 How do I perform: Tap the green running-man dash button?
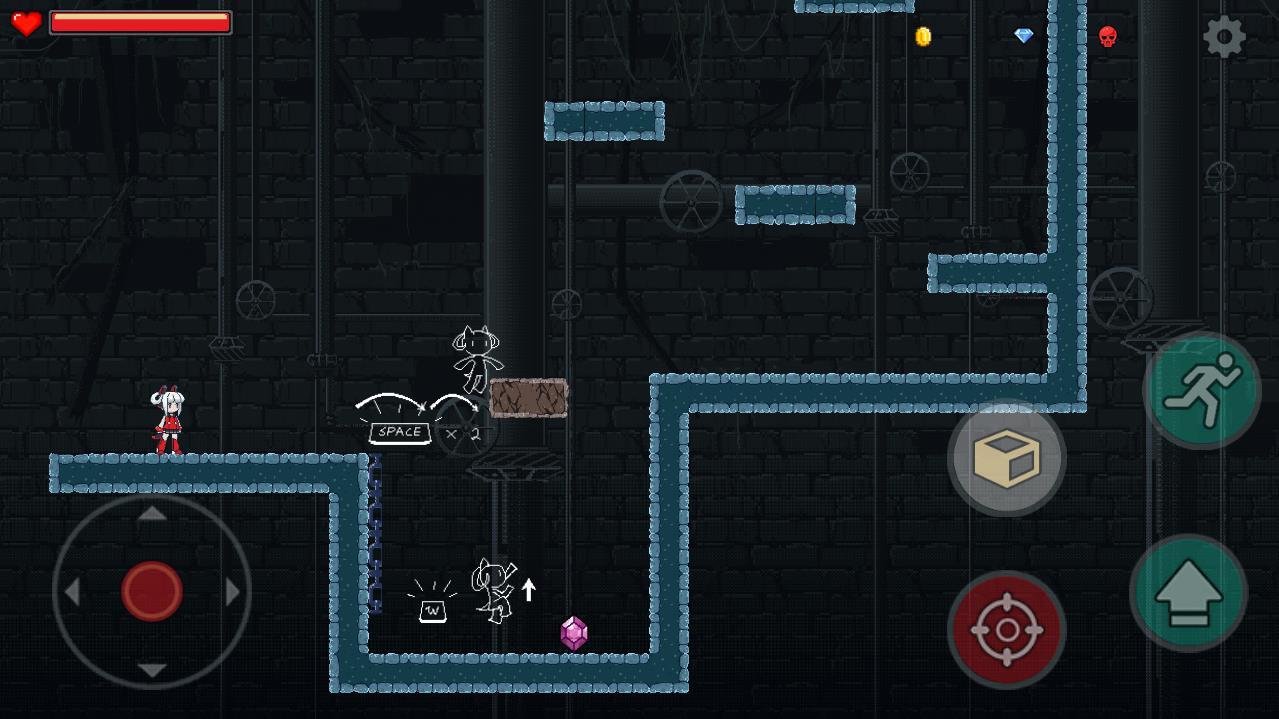click(1202, 391)
